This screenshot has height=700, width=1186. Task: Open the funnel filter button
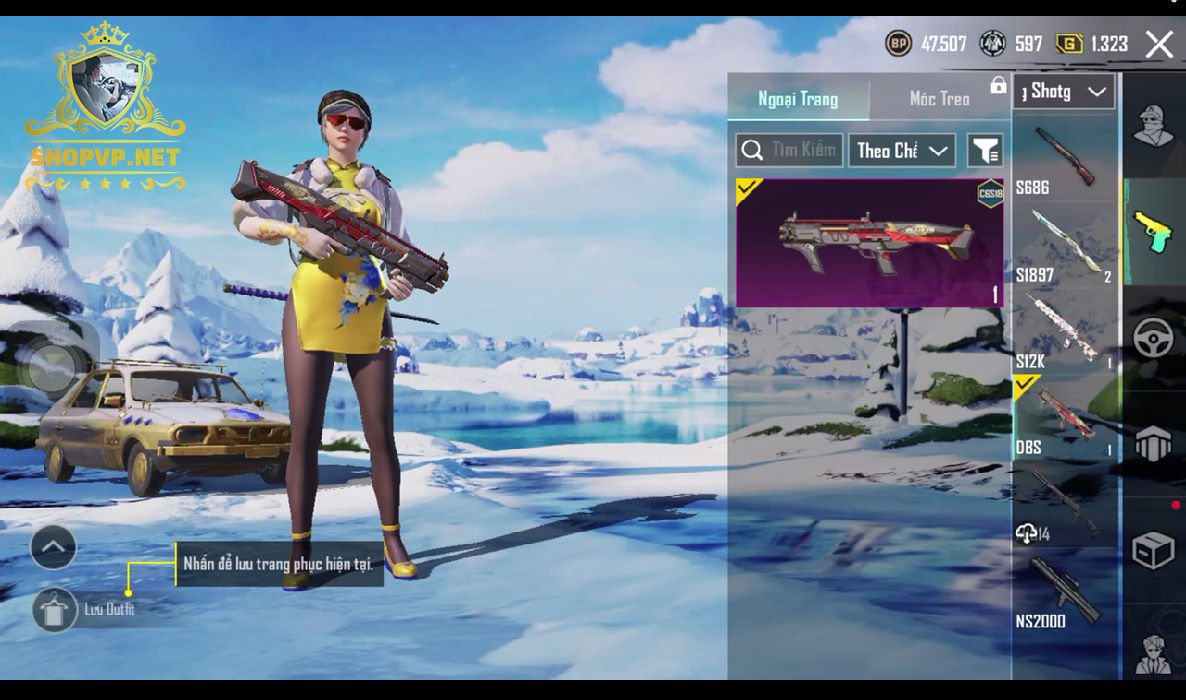985,151
